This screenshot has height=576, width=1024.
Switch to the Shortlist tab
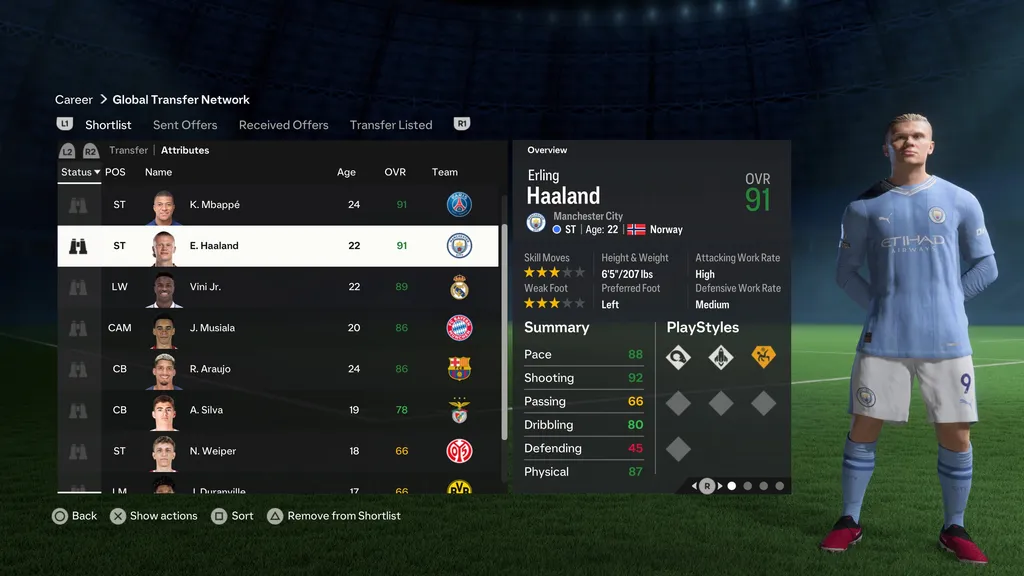108,125
